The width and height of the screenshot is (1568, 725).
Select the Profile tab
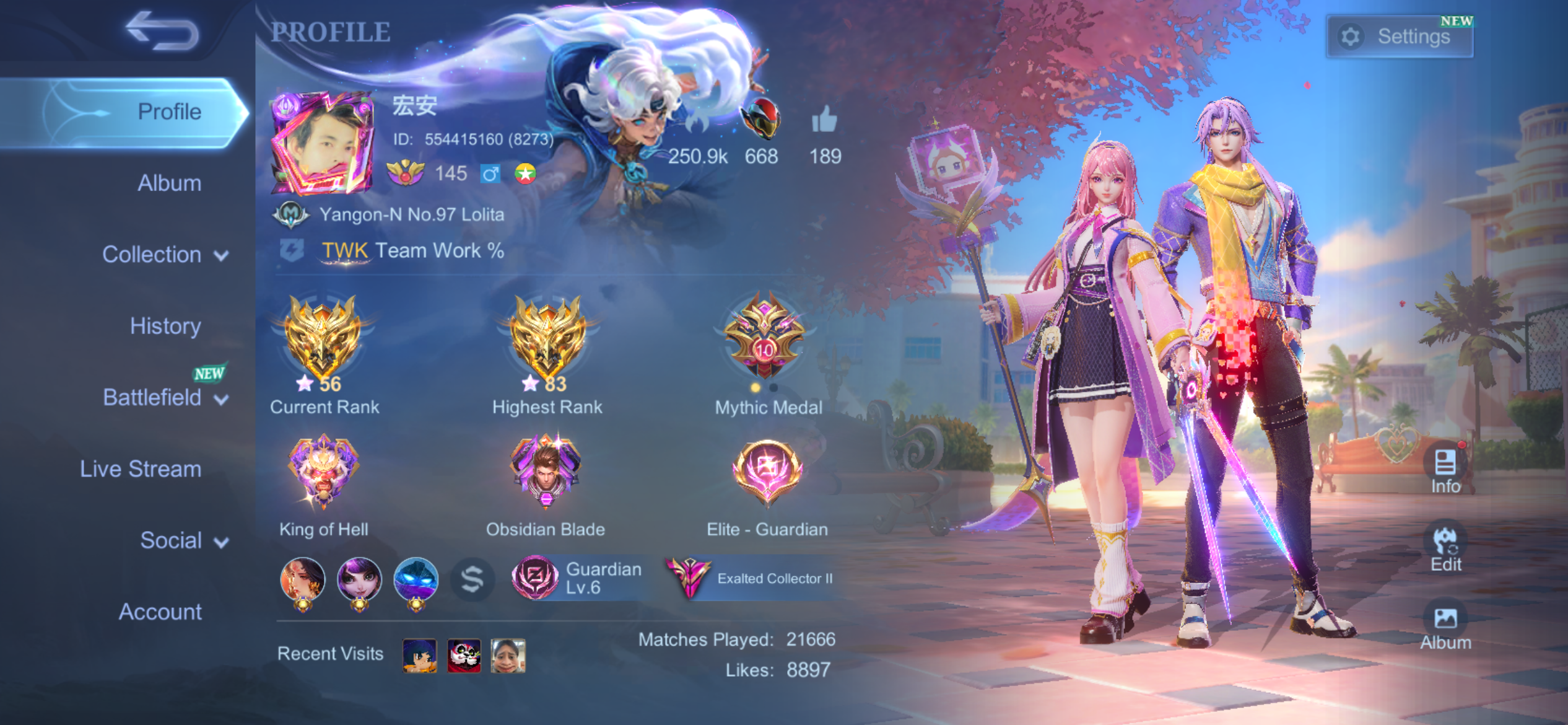169,112
